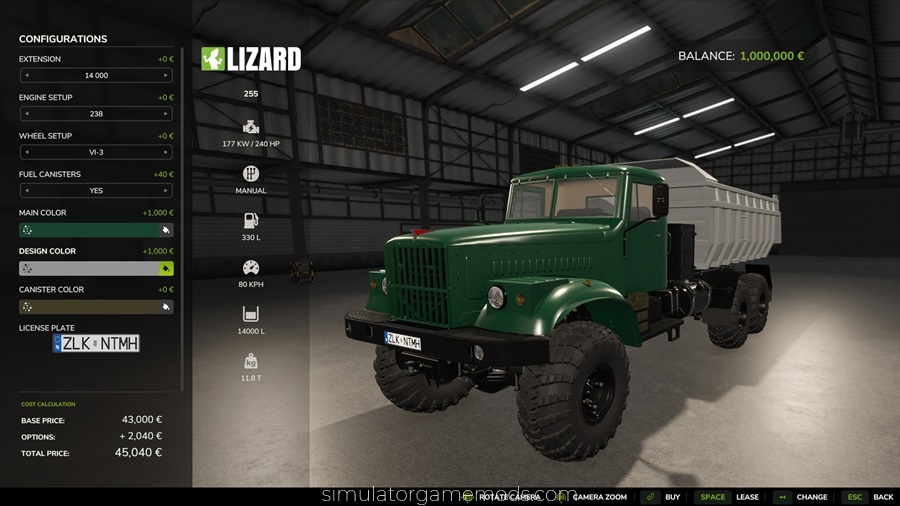Switch Fuel Canisters using left arrow

pyautogui.click(x=26, y=190)
